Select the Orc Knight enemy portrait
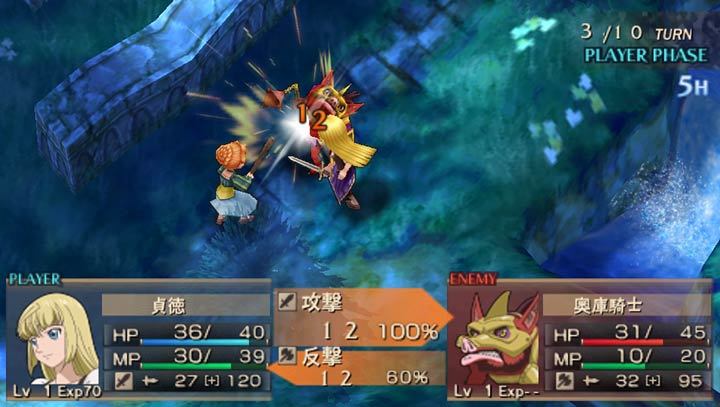The image size is (720, 407). pos(497,337)
